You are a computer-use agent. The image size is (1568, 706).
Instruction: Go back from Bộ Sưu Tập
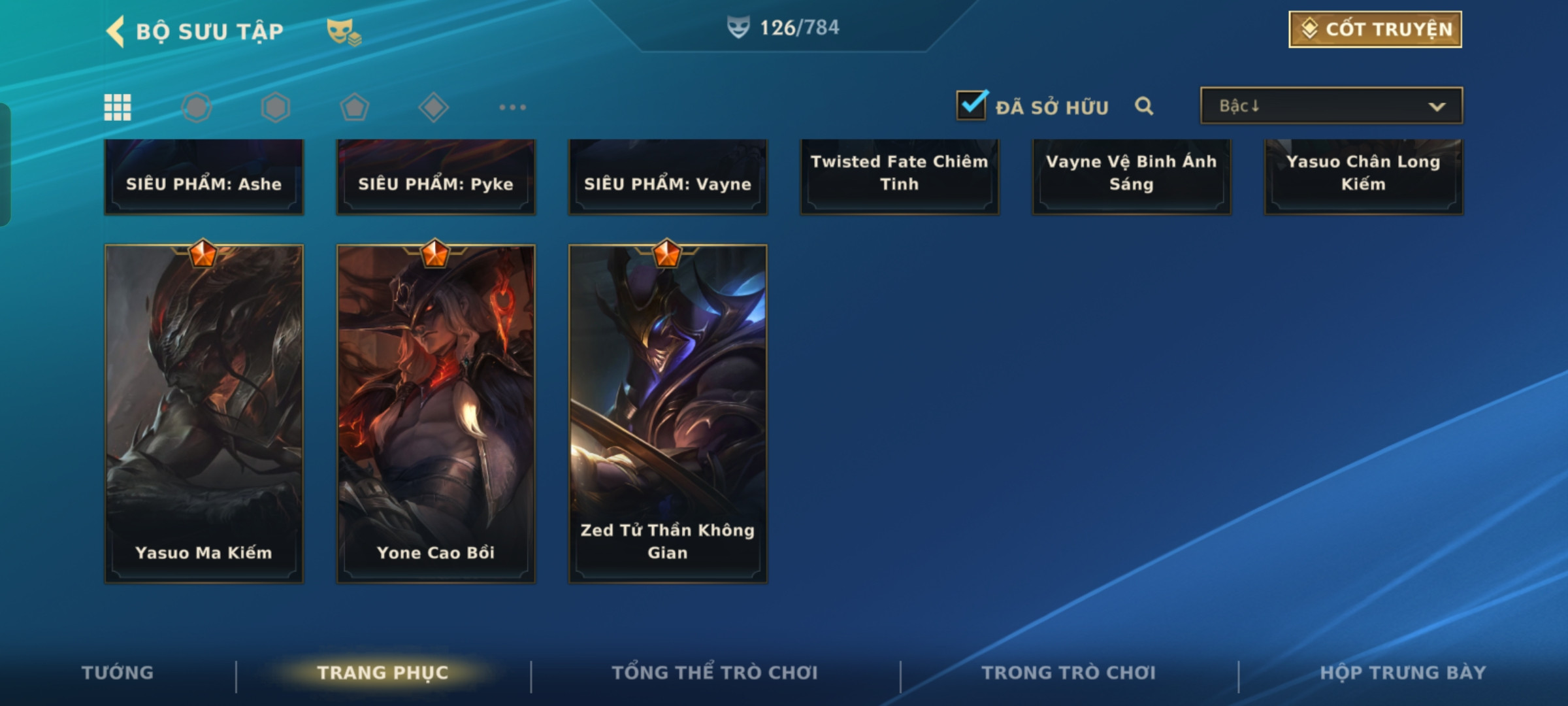click(116, 31)
